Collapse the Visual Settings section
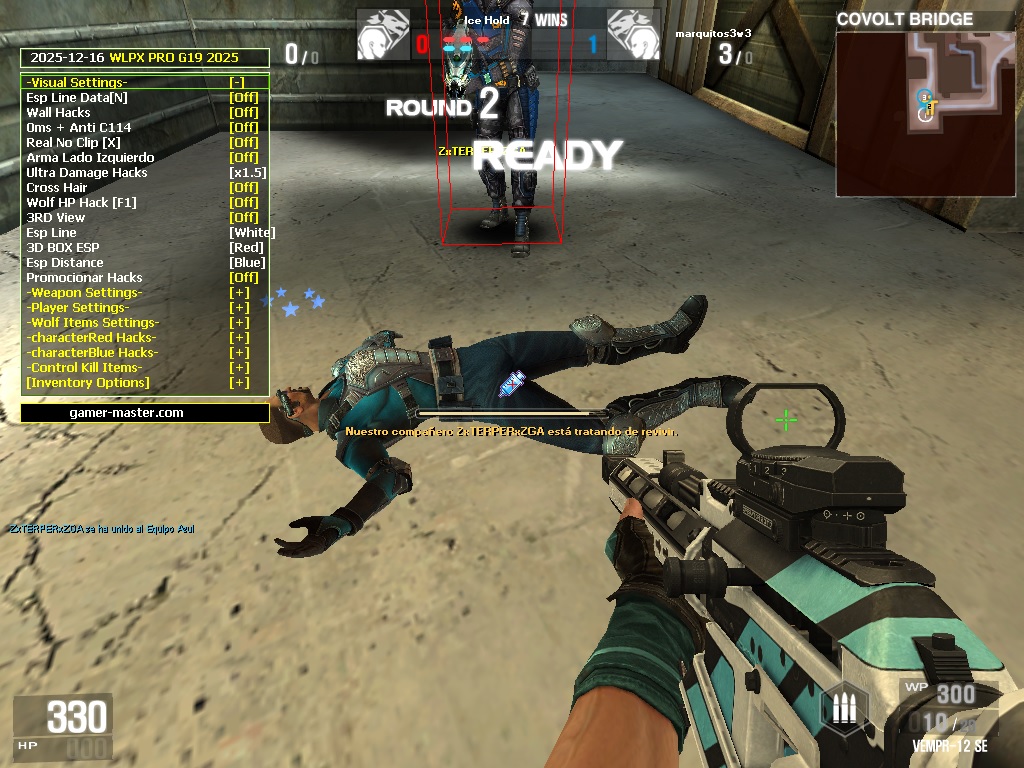This screenshot has width=1024, height=768. [237, 82]
